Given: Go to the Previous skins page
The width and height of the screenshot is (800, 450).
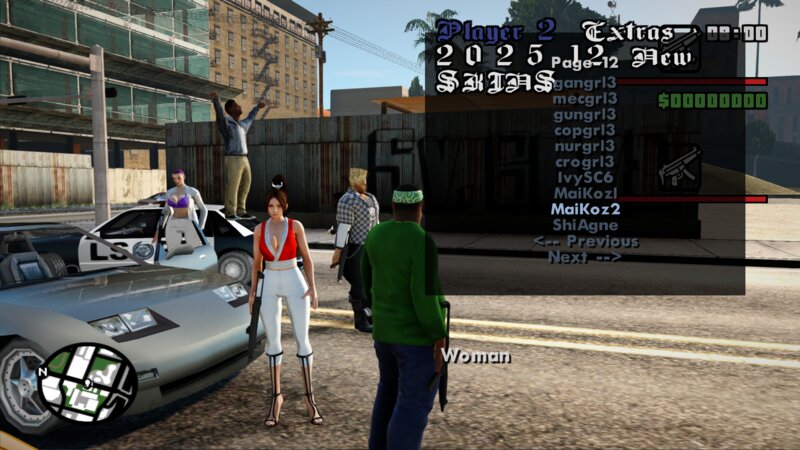Looking at the screenshot, I should 585,241.
